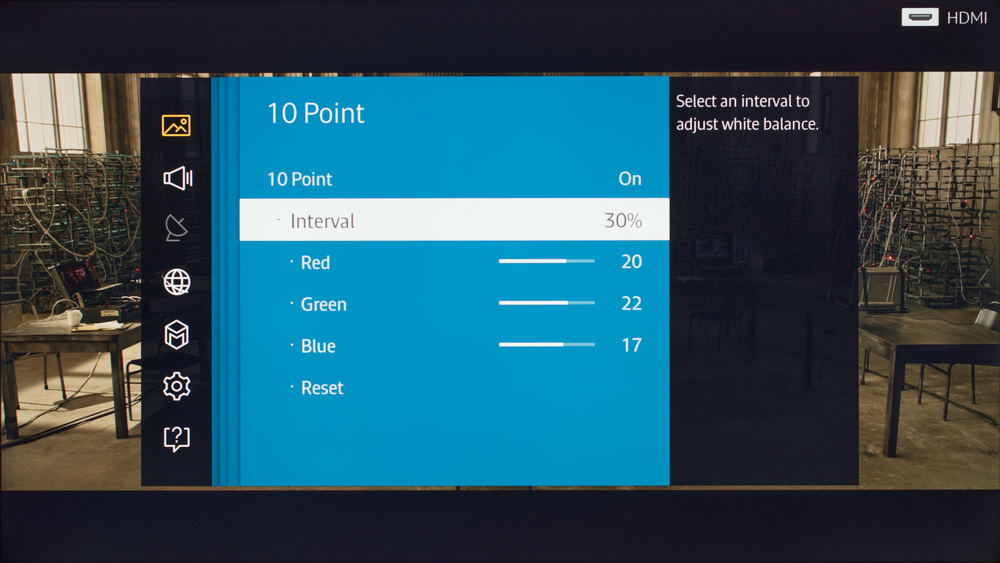Toggle the 10 Point On setting
This screenshot has height=563, width=1000.
pyautogui.click(x=454, y=179)
